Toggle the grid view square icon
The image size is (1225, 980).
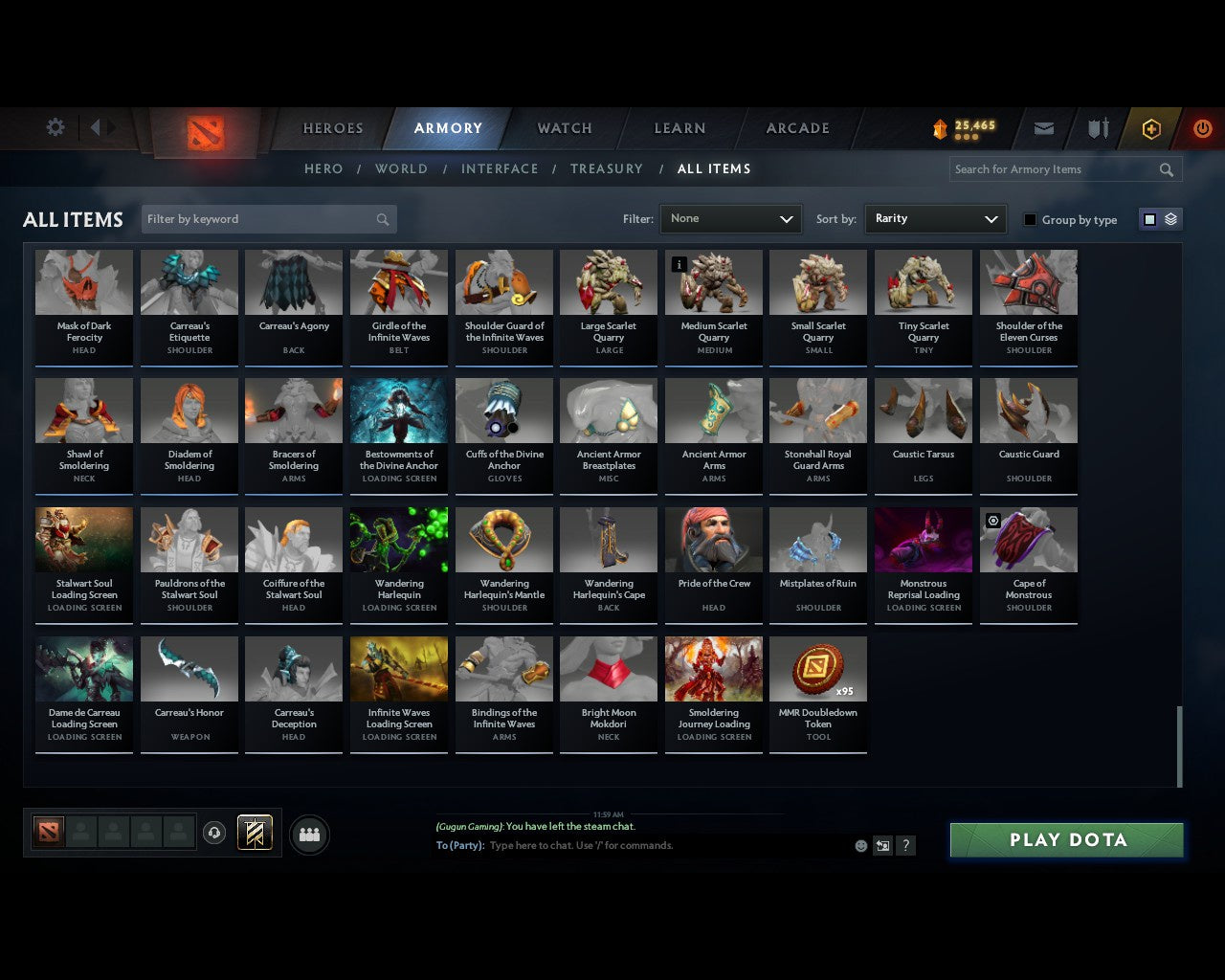tap(1148, 218)
